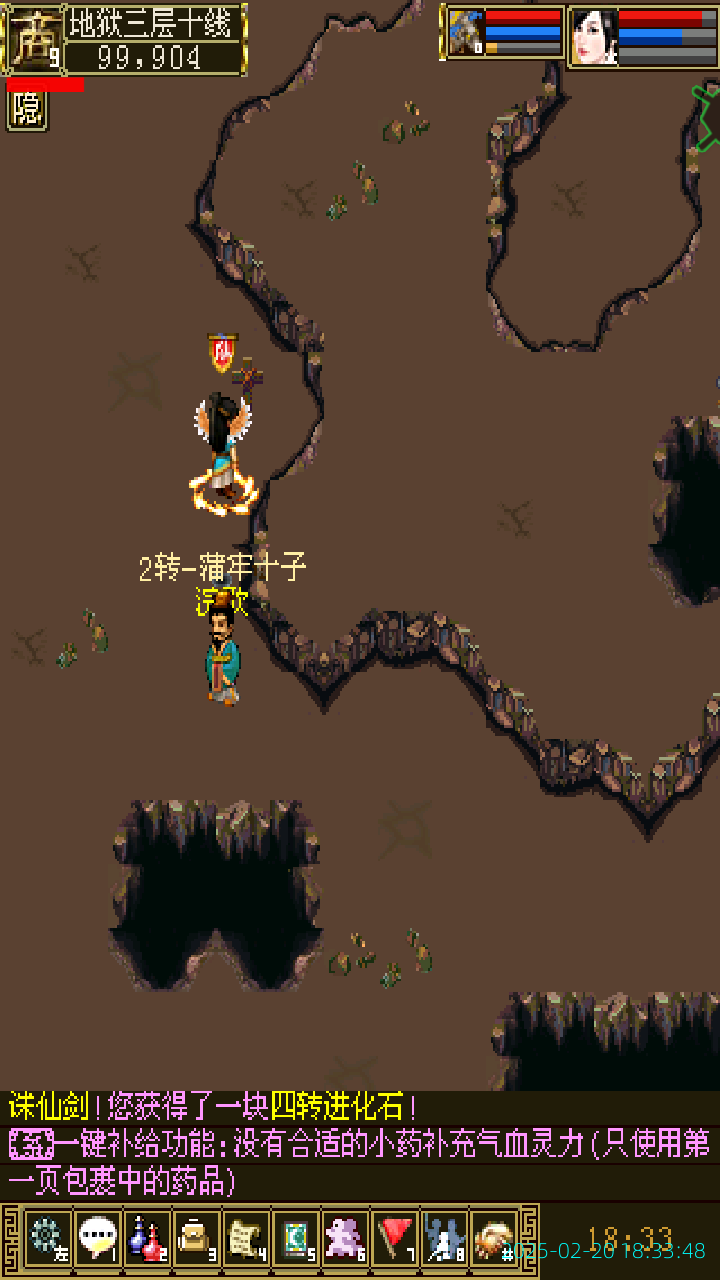The height and width of the screenshot is (1280, 720).
Task: Open the gear settings icon
Action: coord(47,1238)
